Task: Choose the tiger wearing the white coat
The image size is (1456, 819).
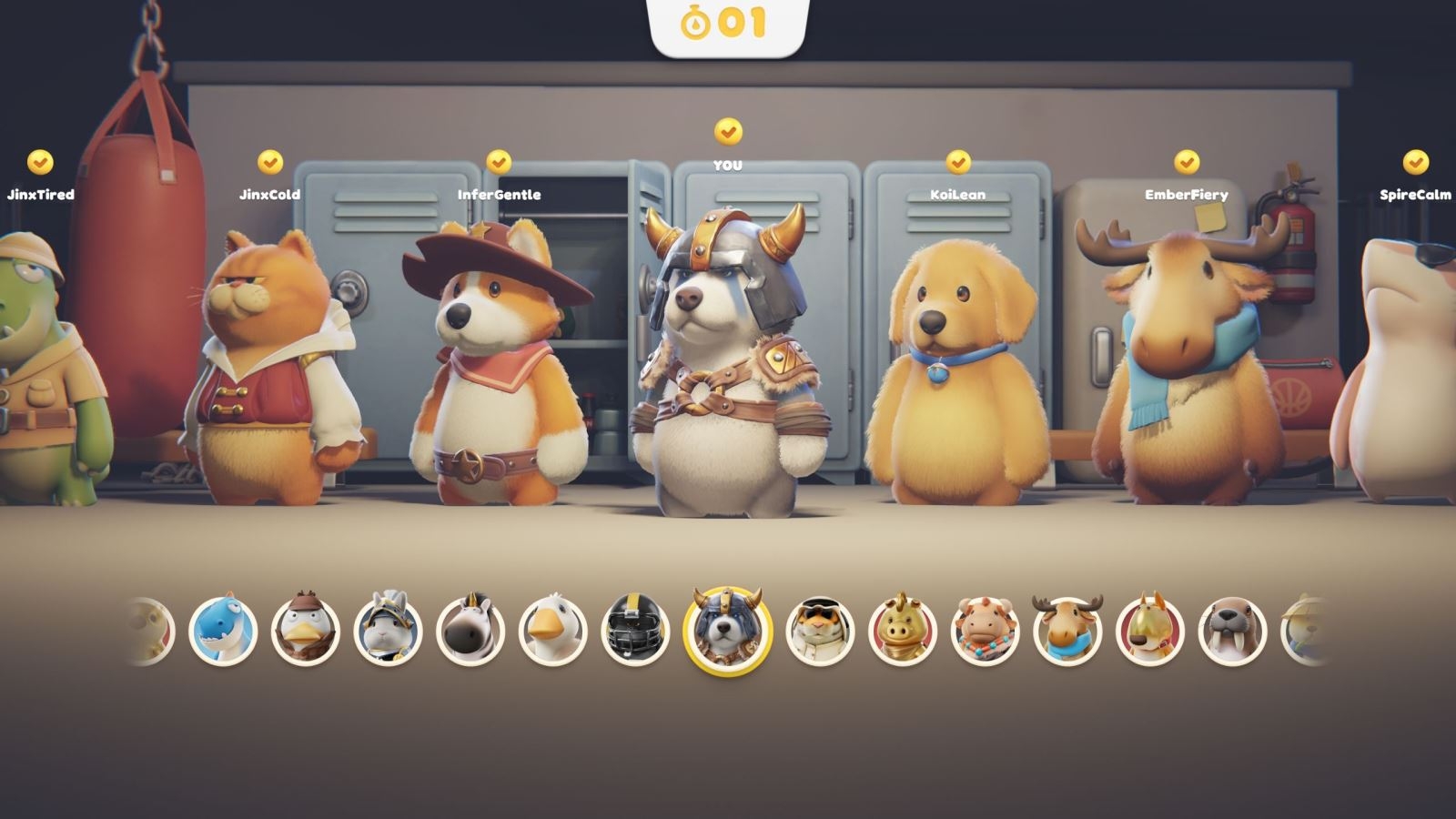Action: 816,628
